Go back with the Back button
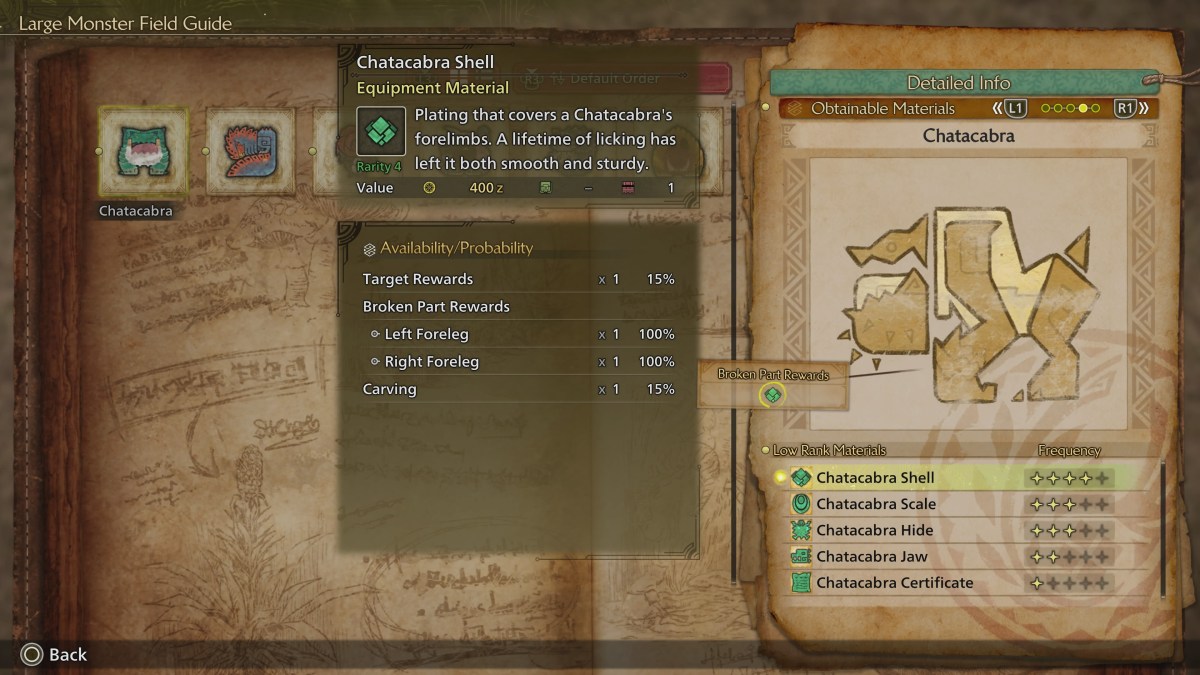1200x675 pixels. (54, 654)
